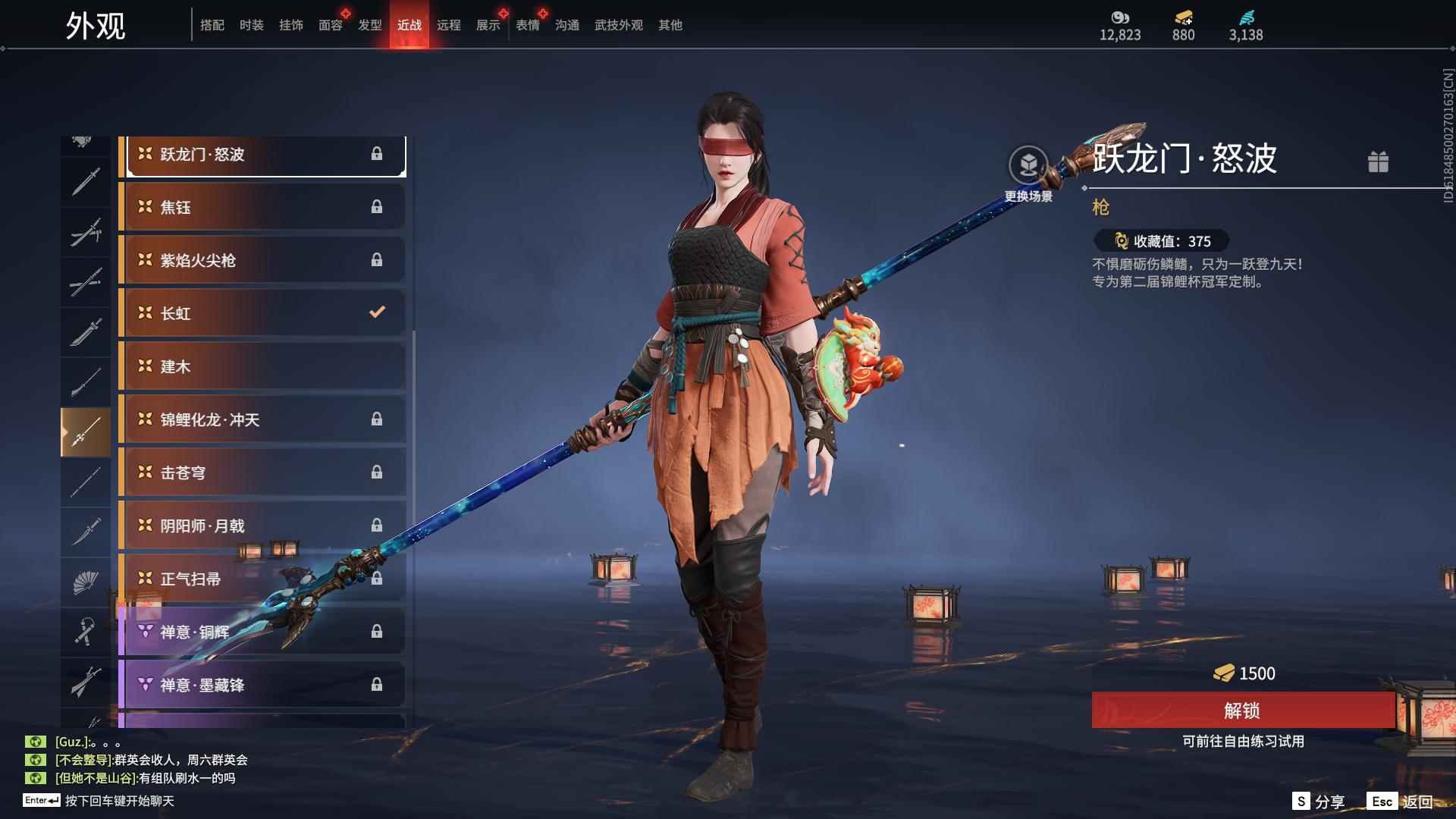
Task: Pick the 建木 spear skin
Action: (262, 366)
